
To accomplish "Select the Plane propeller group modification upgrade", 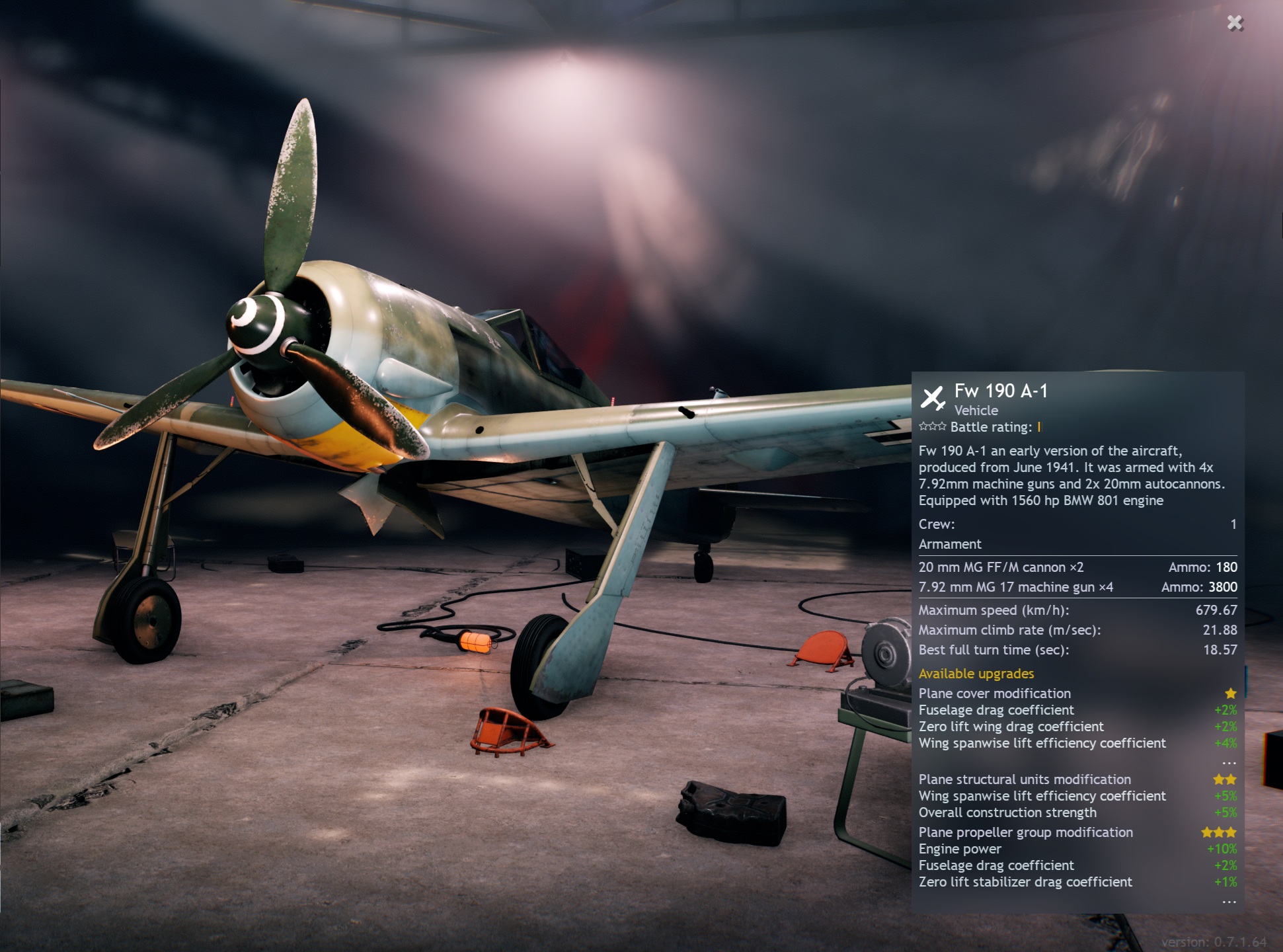I will click(x=1025, y=832).
